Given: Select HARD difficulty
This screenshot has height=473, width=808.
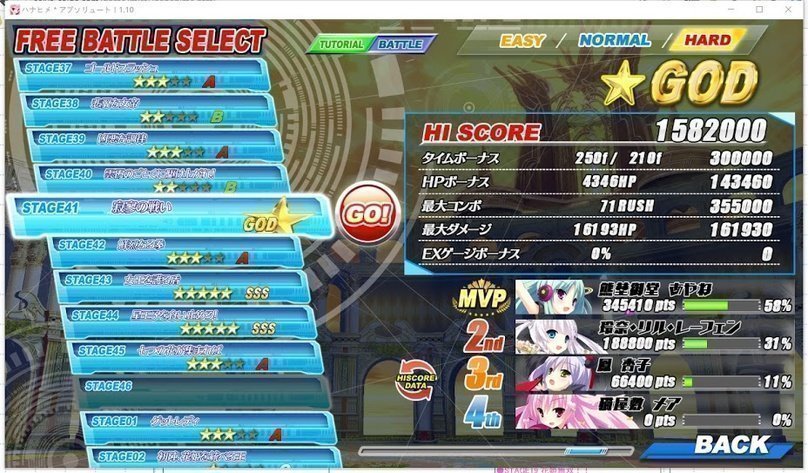Looking at the screenshot, I should (706, 41).
